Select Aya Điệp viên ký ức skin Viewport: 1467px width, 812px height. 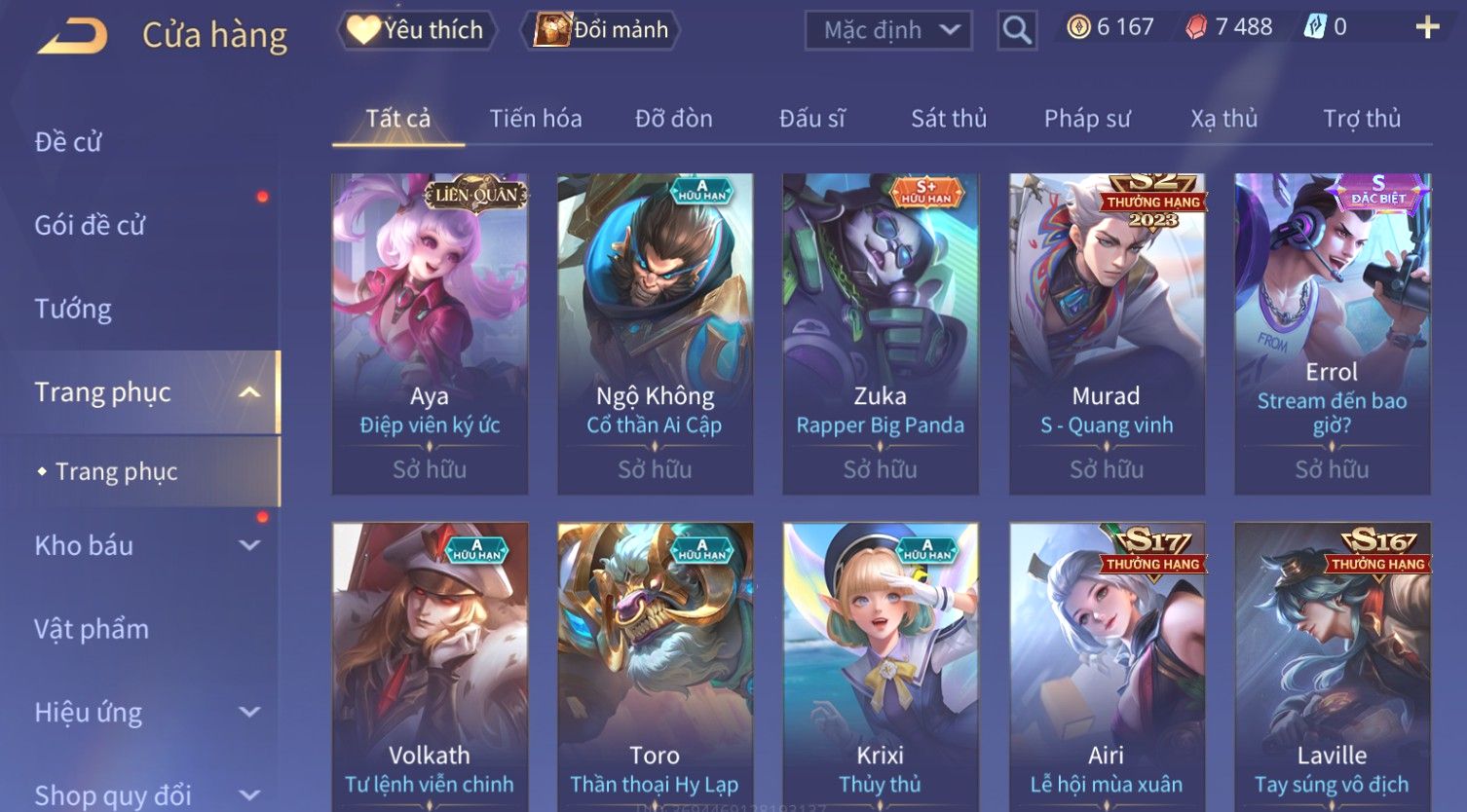pos(430,333)
